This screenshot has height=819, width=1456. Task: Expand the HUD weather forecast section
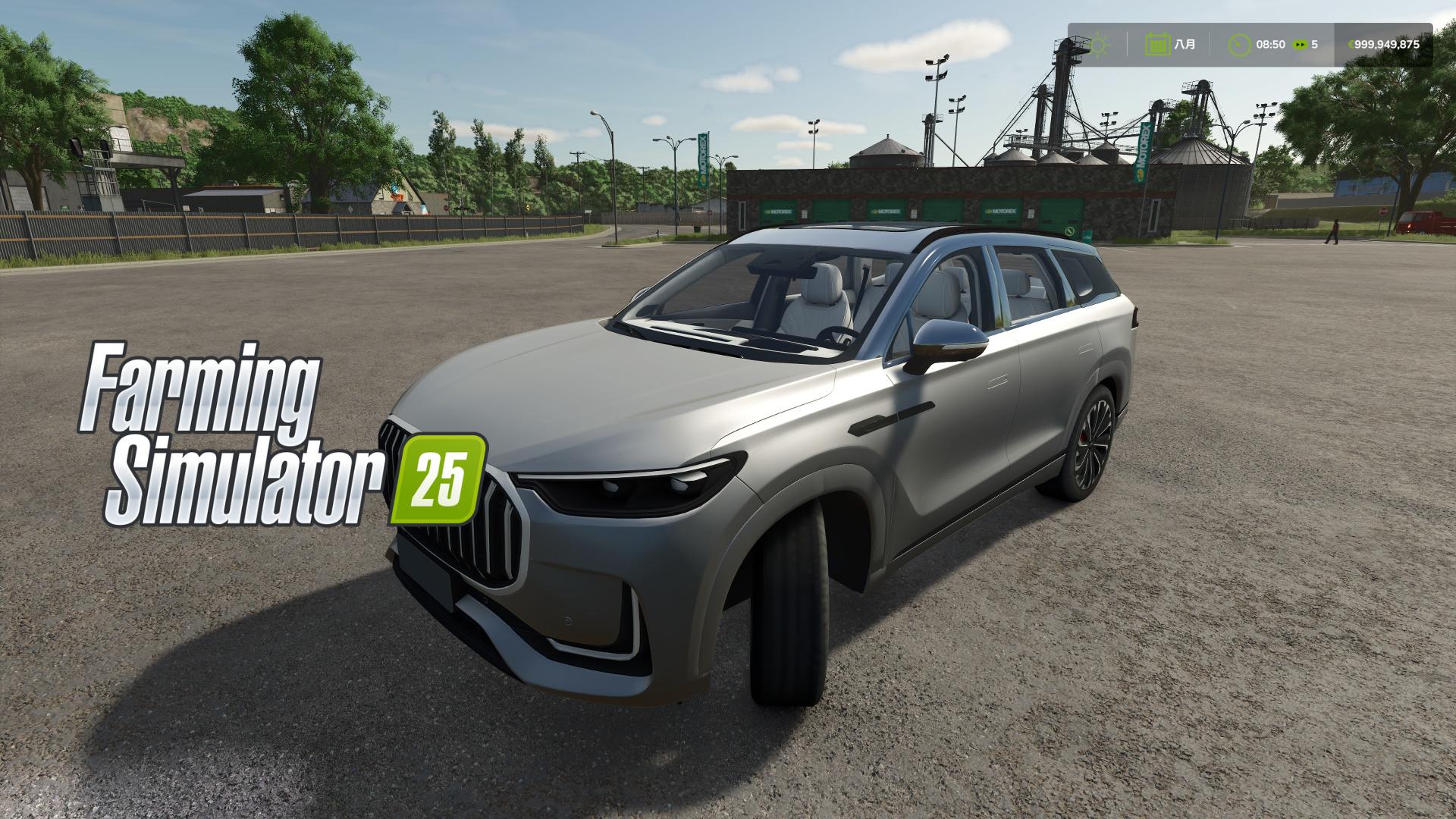pyautogui.click(x=1097, y=44)
